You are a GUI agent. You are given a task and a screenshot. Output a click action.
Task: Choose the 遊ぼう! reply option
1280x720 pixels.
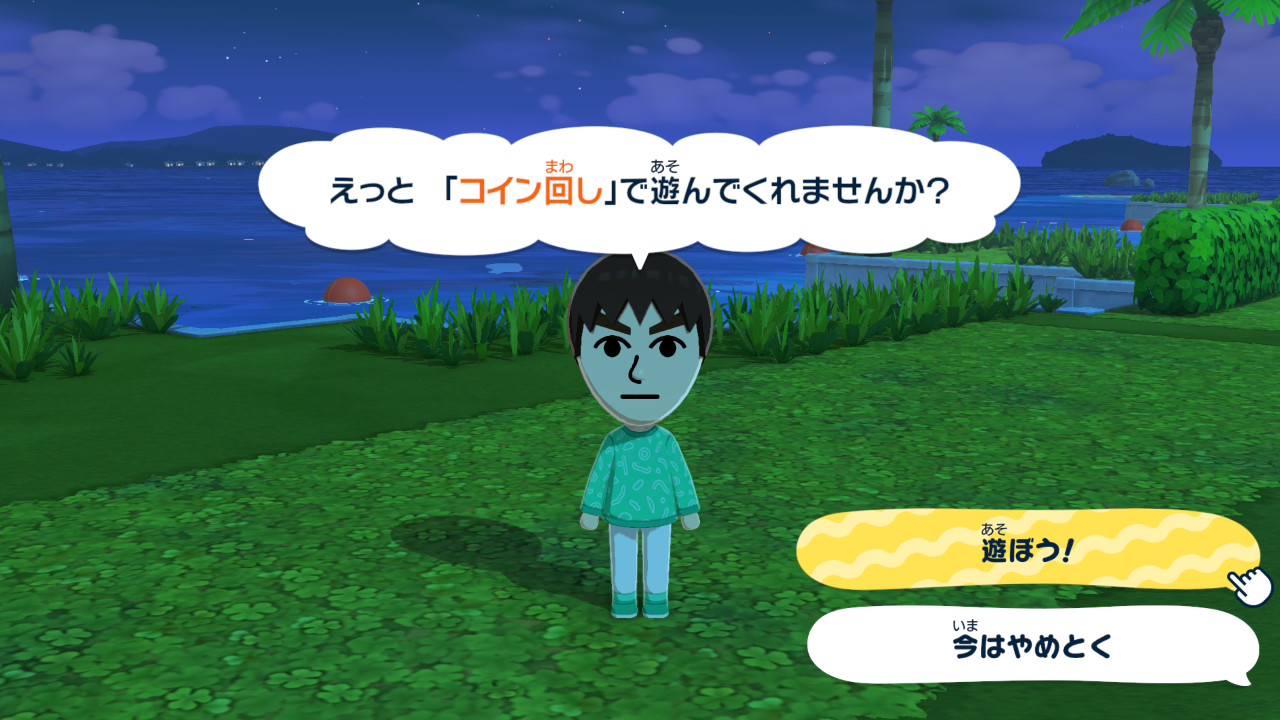coord(1025,549)
